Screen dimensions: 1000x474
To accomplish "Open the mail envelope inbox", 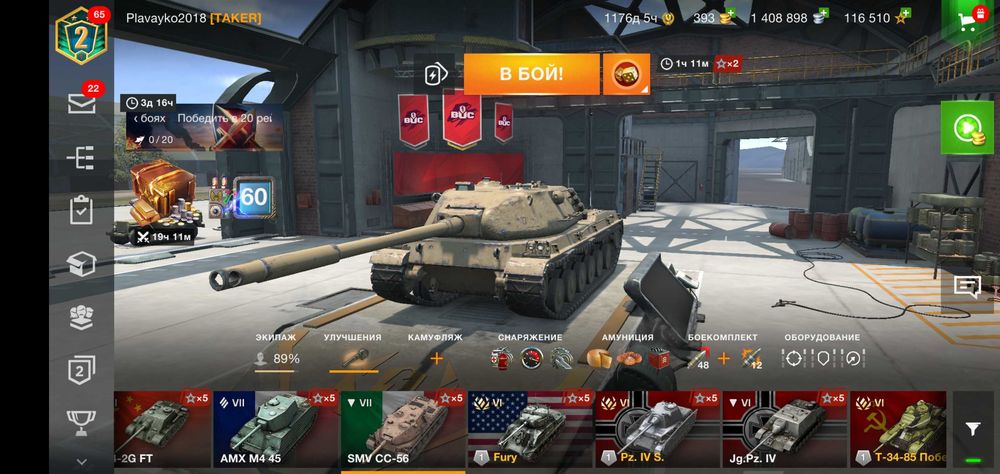I will coord(82,103).
